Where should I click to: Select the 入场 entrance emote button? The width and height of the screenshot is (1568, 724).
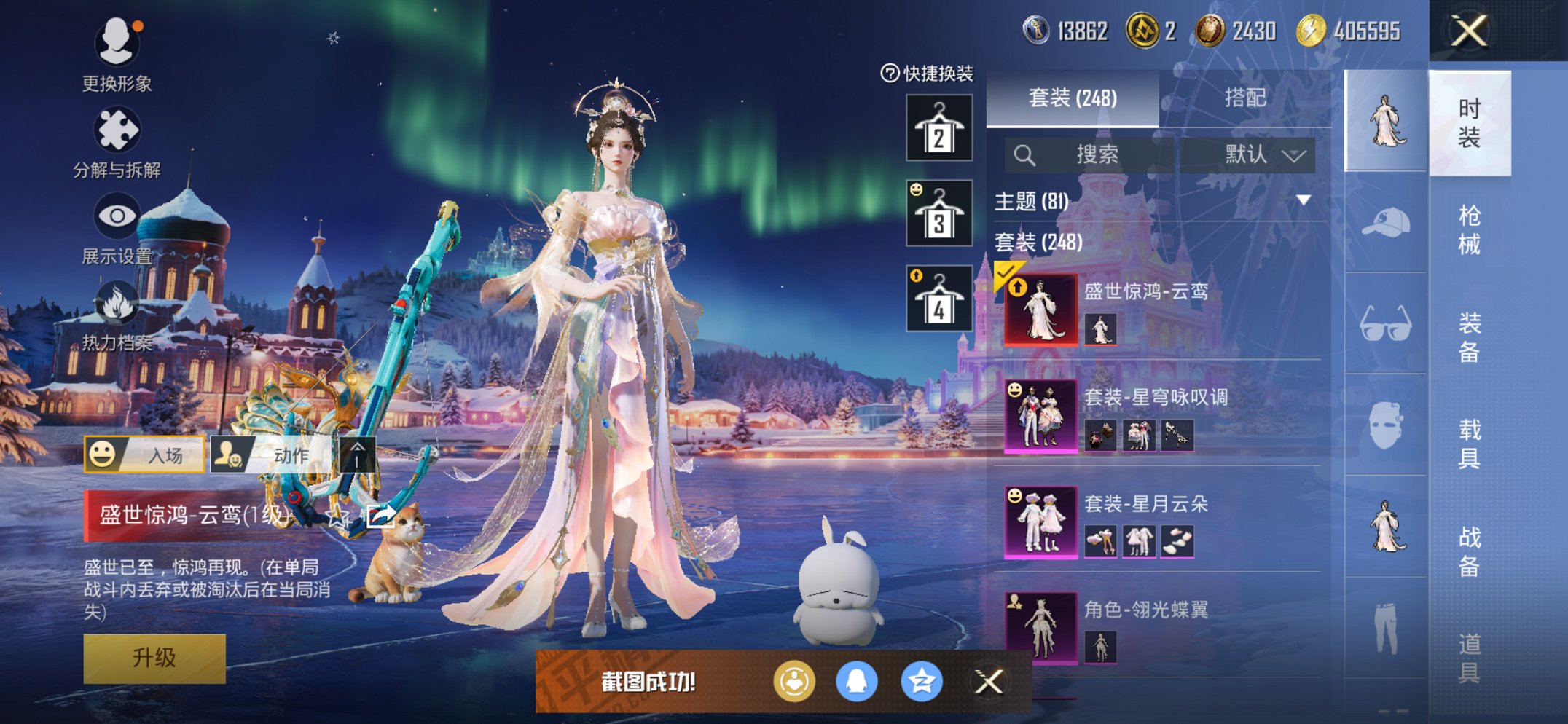(144, 455)
